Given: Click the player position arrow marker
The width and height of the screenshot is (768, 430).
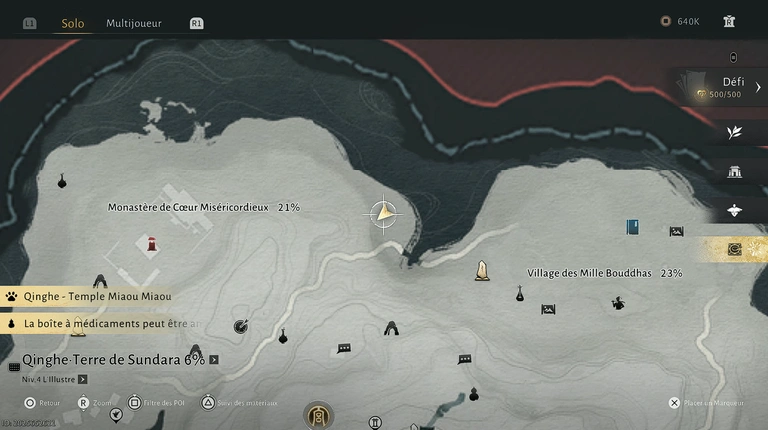Looking at the screenshot, I should click(x=384, y=213).
